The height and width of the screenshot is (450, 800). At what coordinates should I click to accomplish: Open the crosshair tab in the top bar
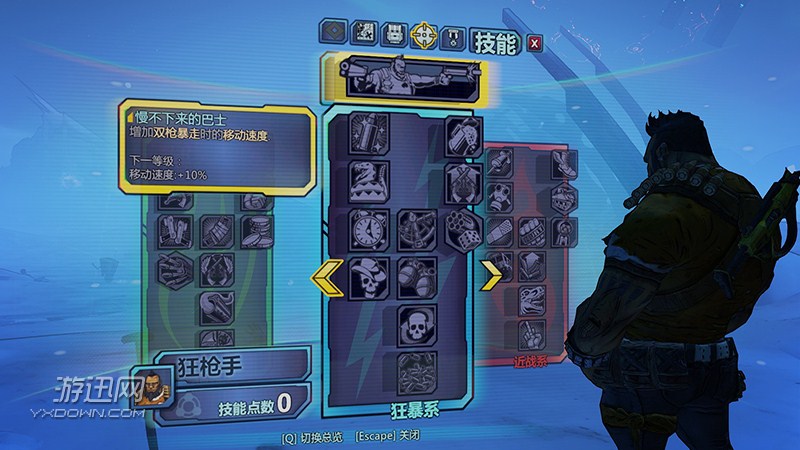coord(423,35)
